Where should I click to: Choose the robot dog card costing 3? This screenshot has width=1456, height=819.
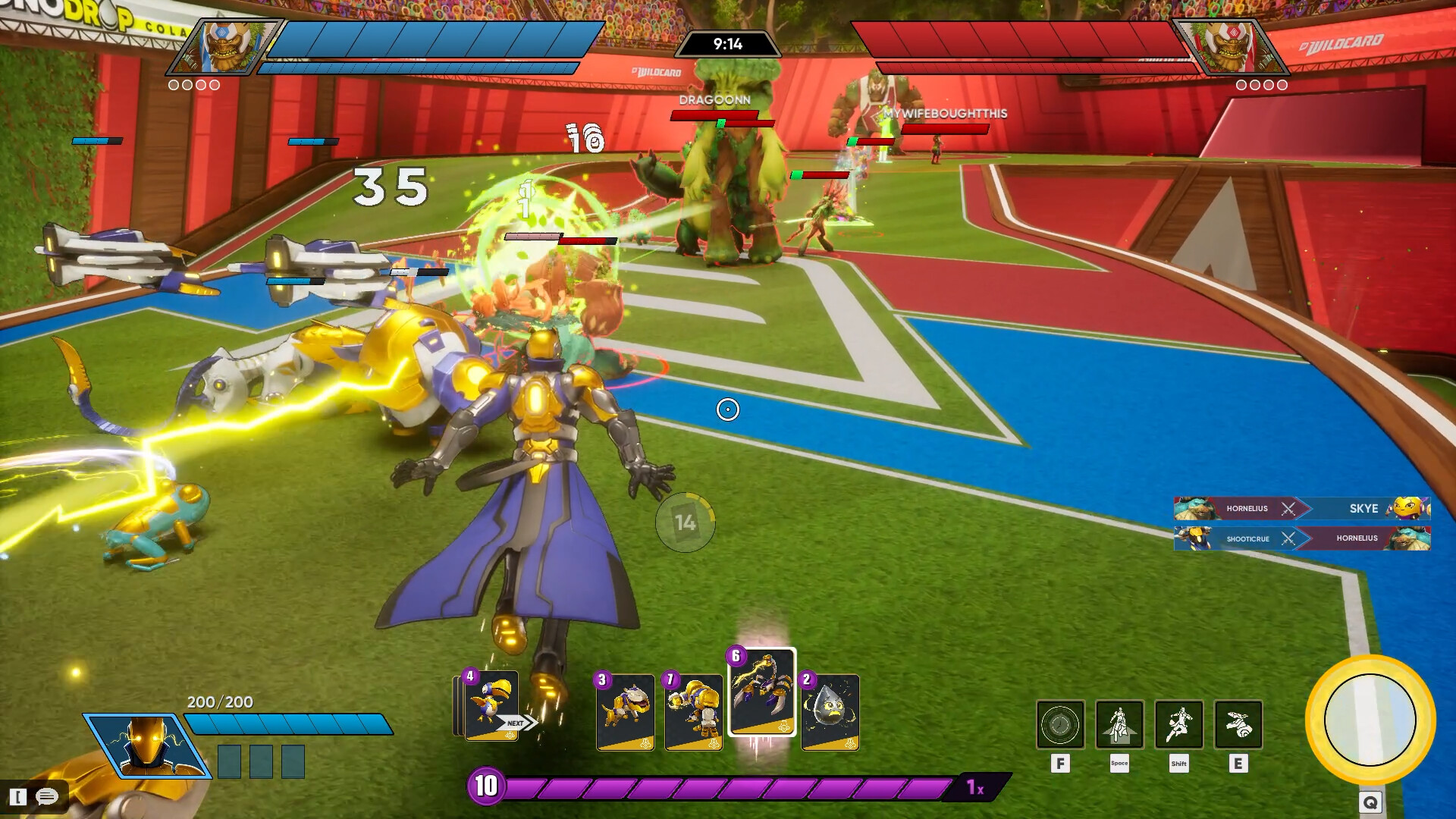coord(625,711)
